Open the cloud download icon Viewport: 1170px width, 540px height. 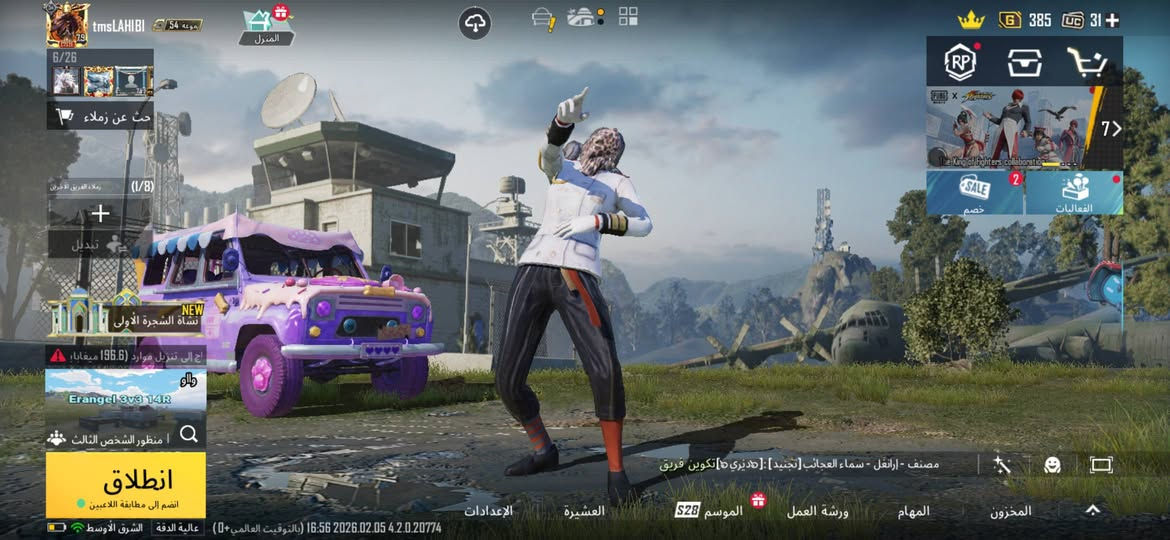(x=476, y=23)
